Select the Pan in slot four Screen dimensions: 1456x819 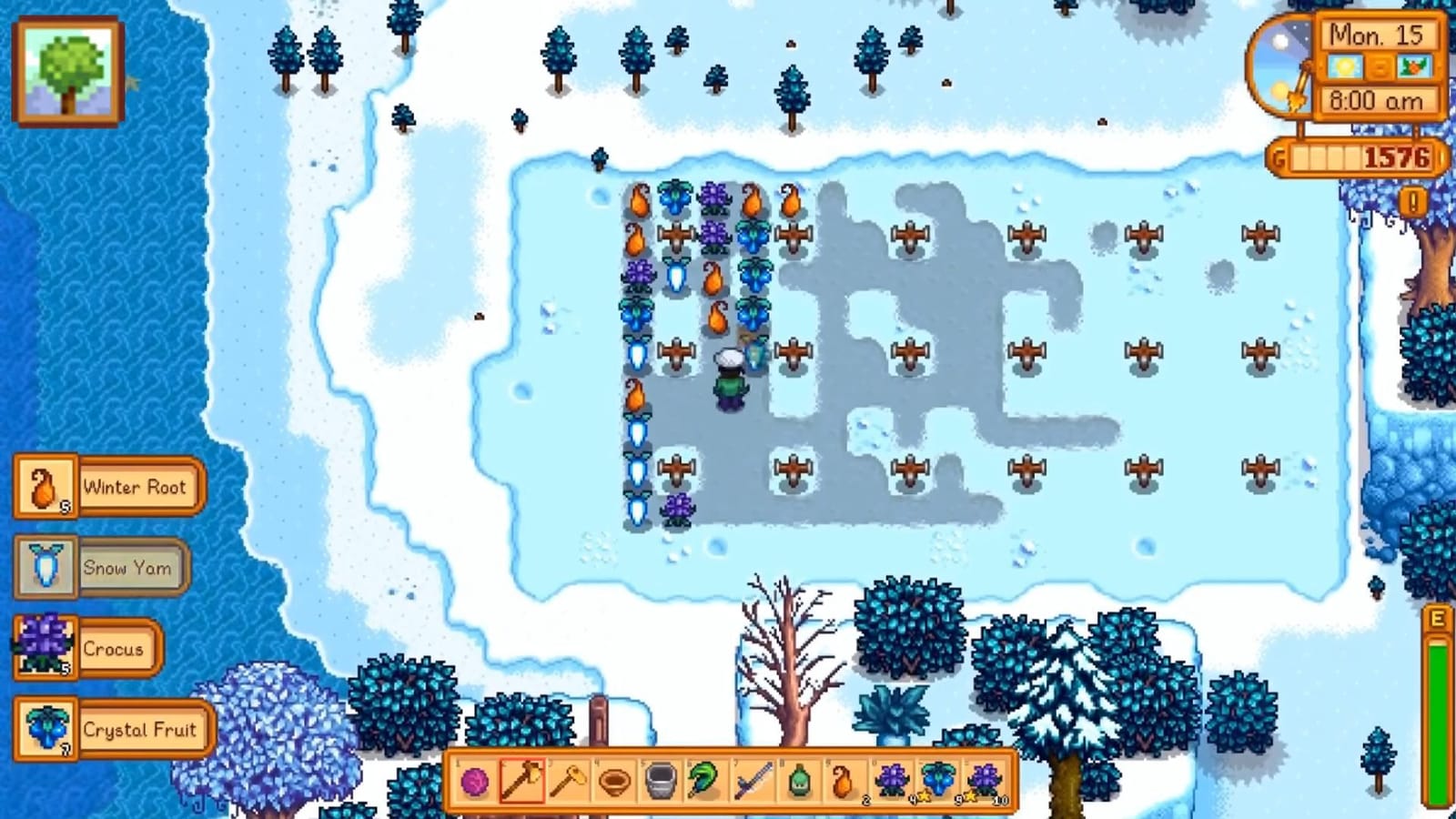pos(615,781)
